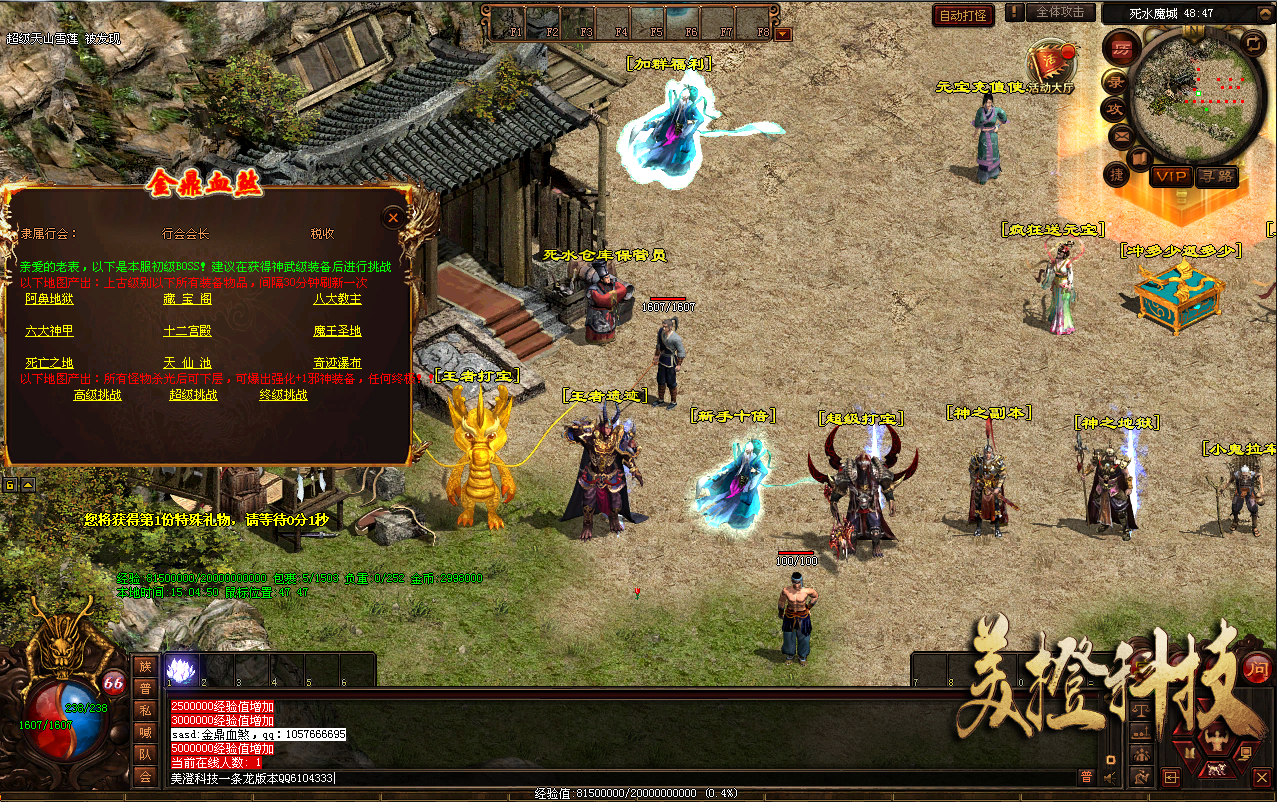This screenshot has height=802, width=1277.
Task: Open the 十二宫殿 map option
Action: pos(187,331)
